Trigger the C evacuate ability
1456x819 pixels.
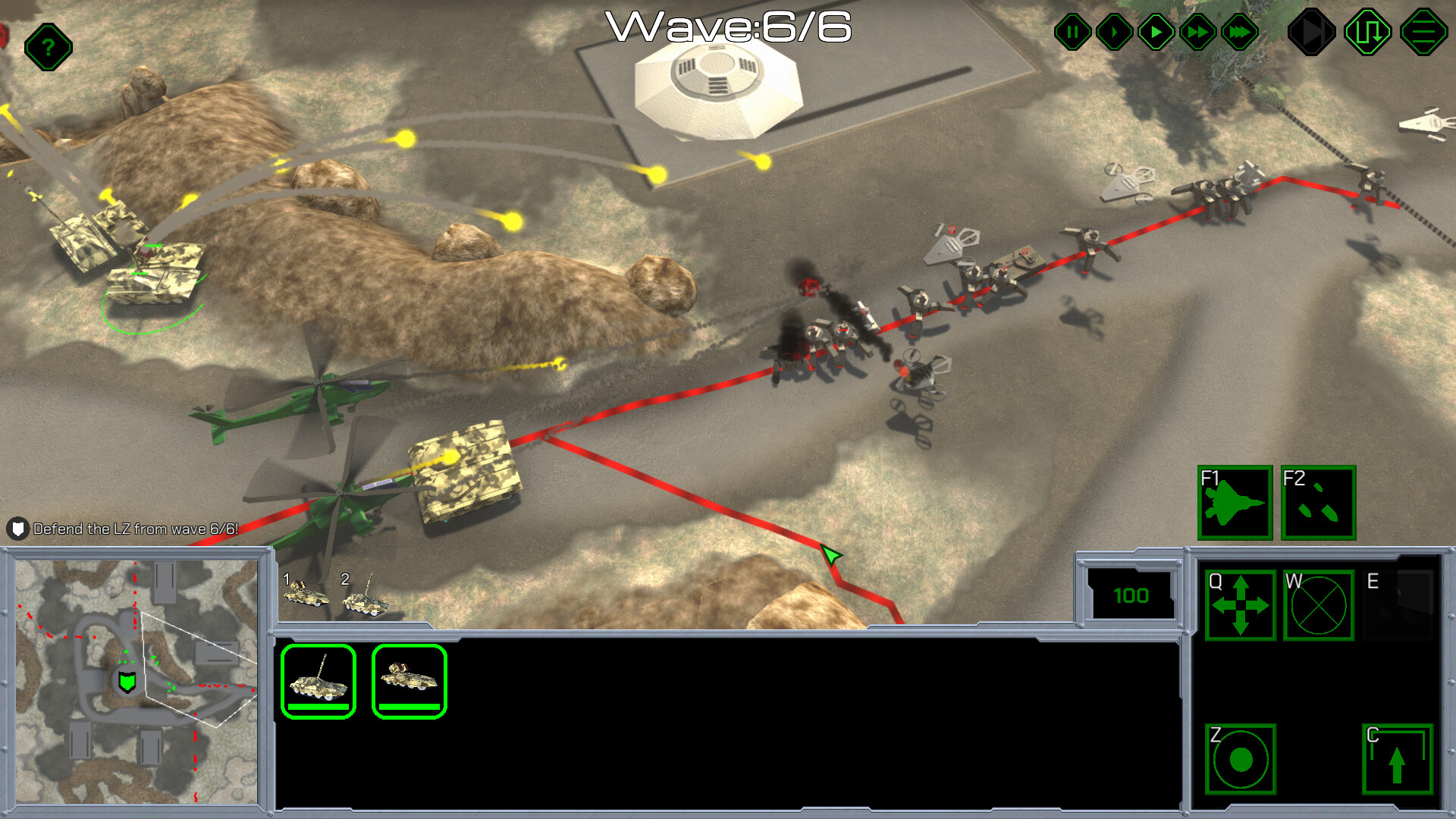click(1396, 758)
